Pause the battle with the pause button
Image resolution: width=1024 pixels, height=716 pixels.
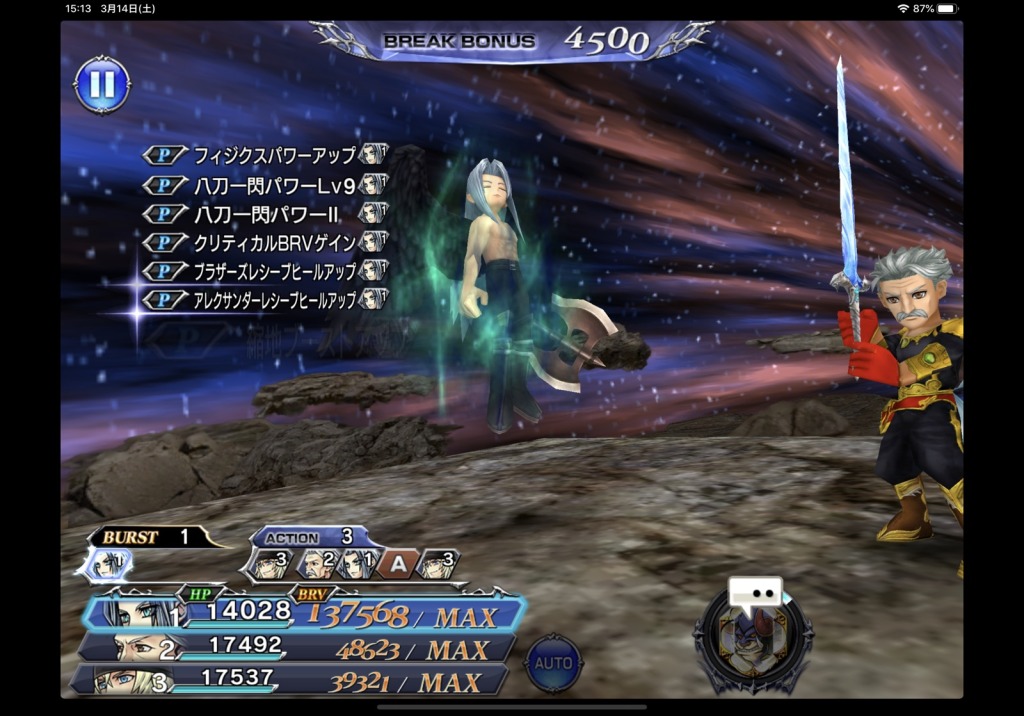tap(102, 85)
